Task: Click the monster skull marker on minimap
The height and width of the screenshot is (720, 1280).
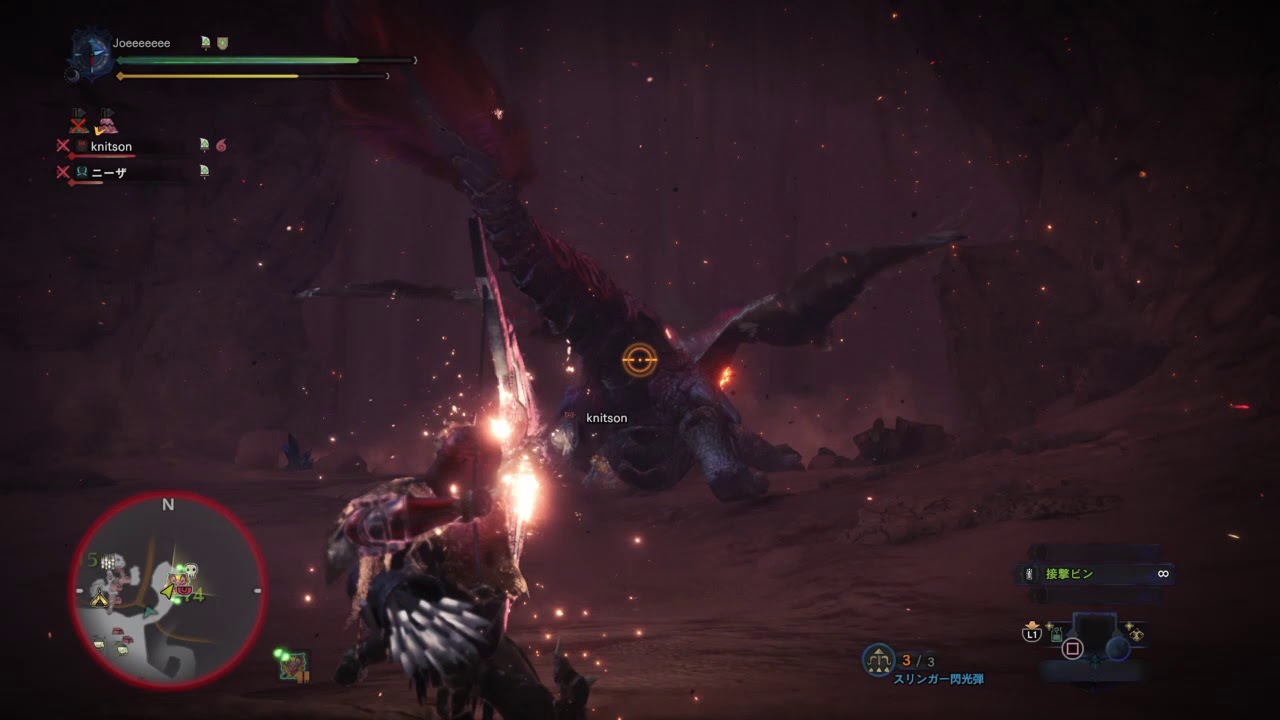Action: tap(192, 569)
